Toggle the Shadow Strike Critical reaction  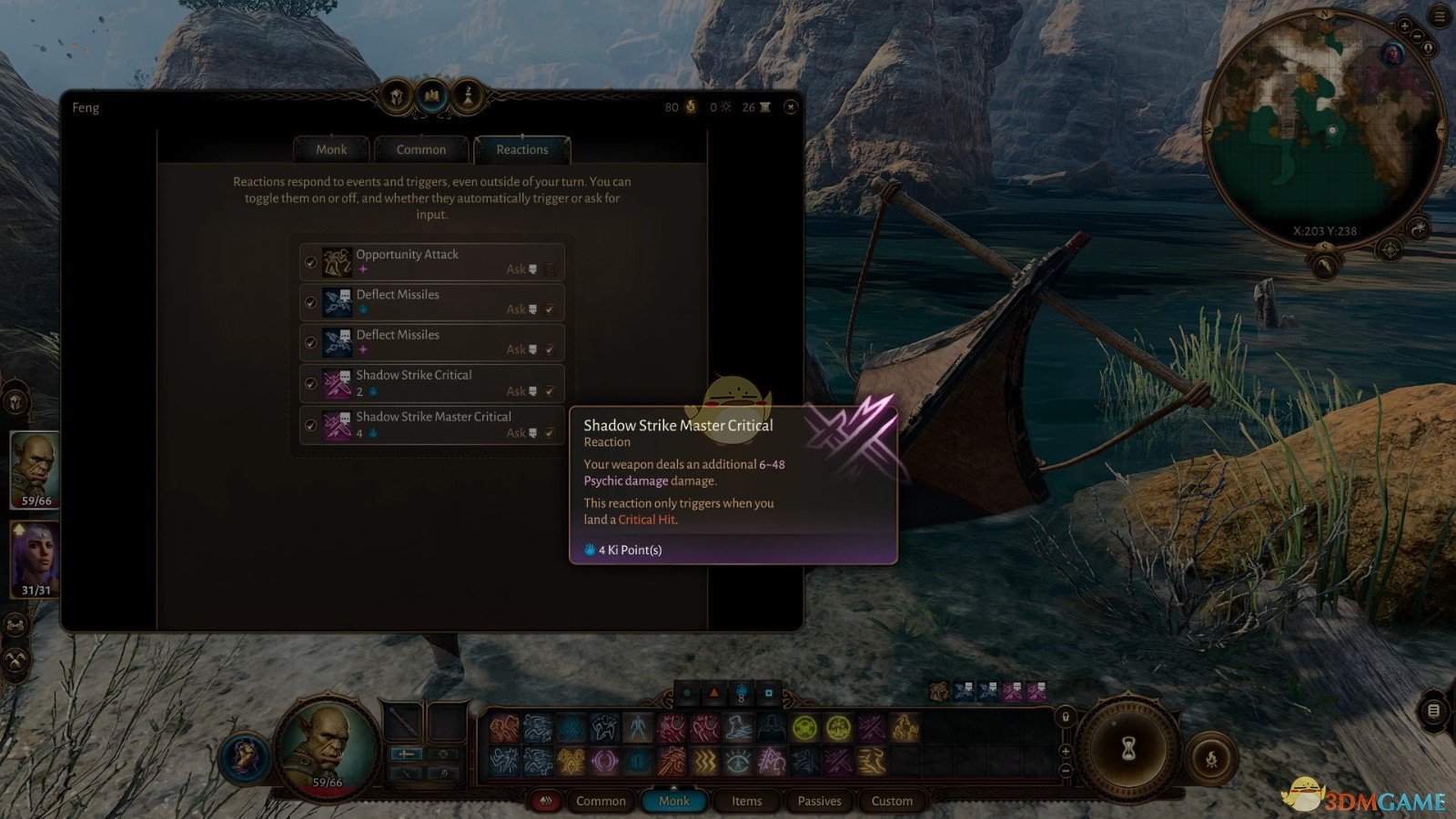[311, 383]
